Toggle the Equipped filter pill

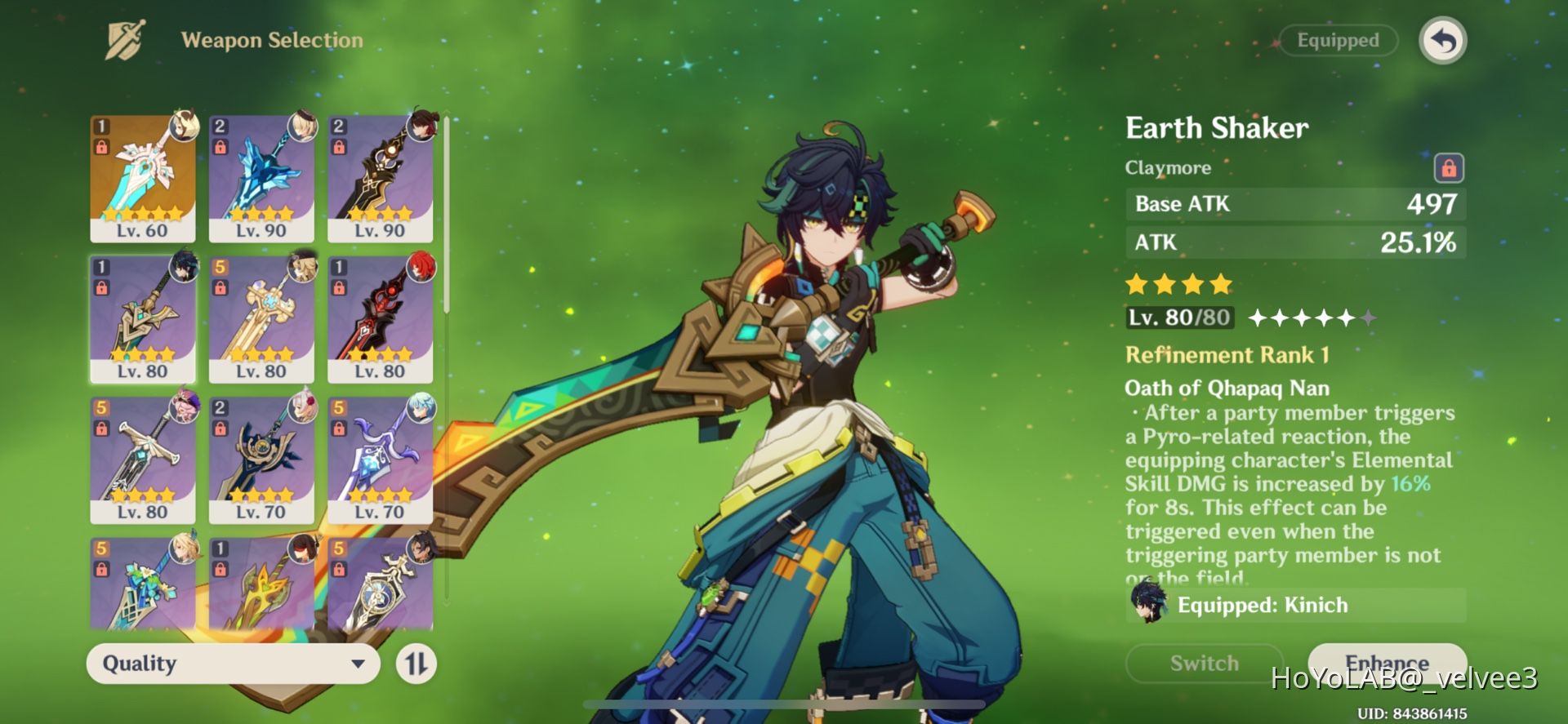1337,40
